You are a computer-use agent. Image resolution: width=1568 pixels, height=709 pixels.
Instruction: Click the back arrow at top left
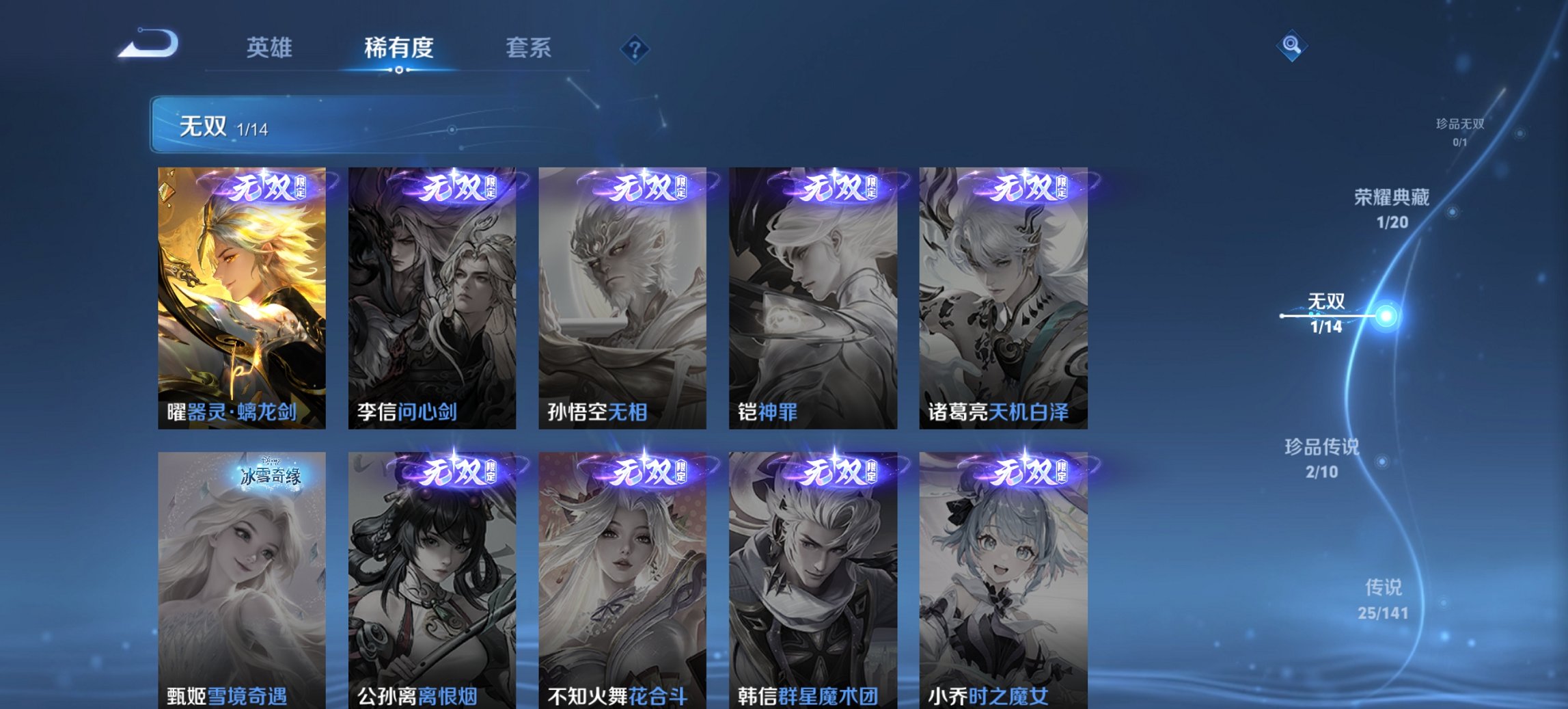tap(149, 44)
